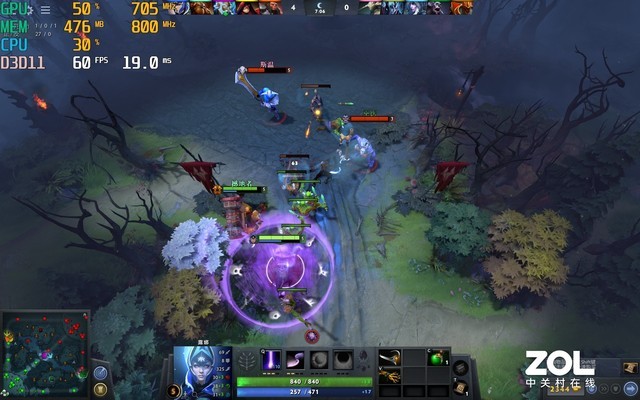Click the day-night clock in top bar
Image resolution: width=640 pixels, height=400 pixels.
320,7
